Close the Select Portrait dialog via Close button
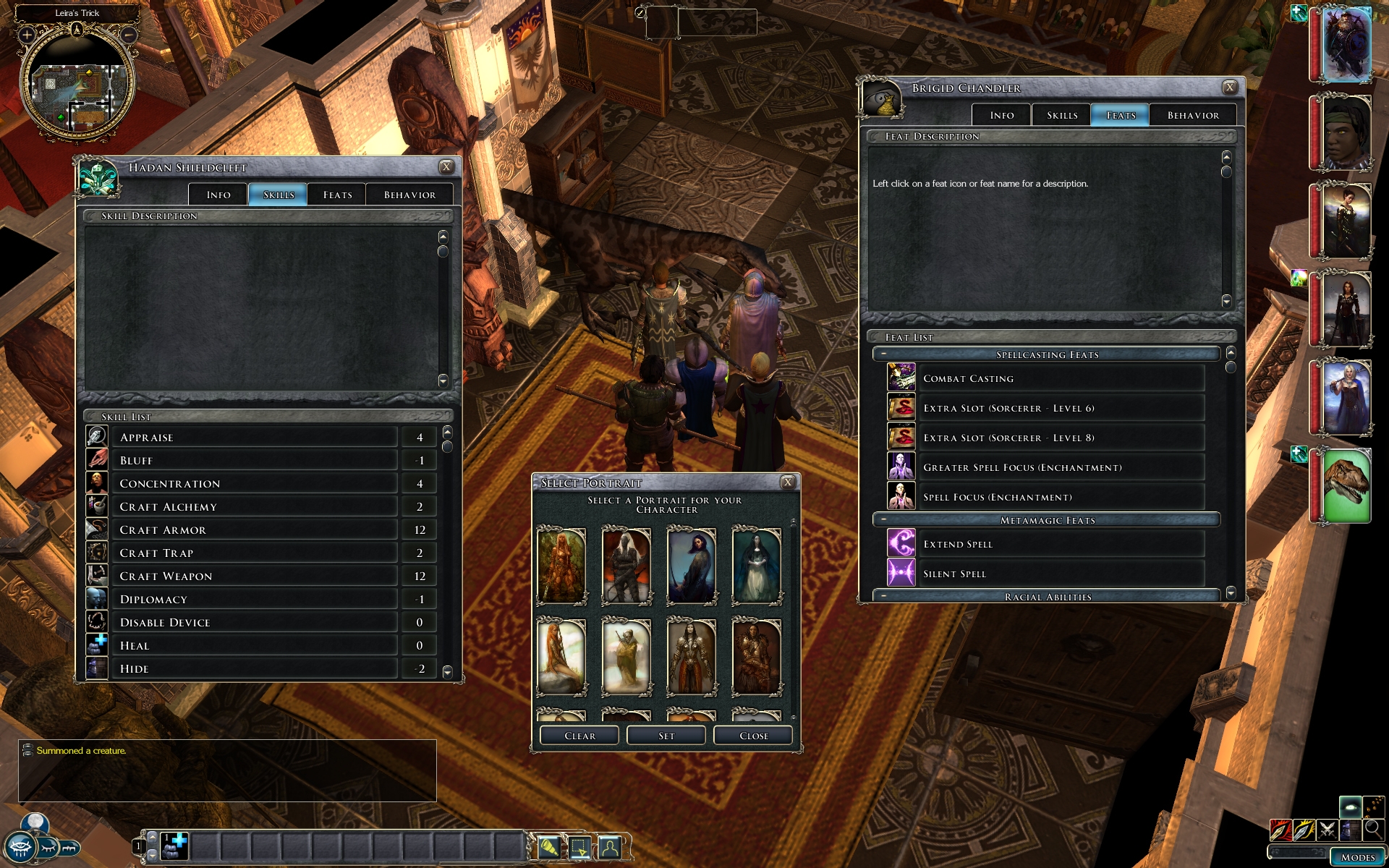 [x=753, y=736]
